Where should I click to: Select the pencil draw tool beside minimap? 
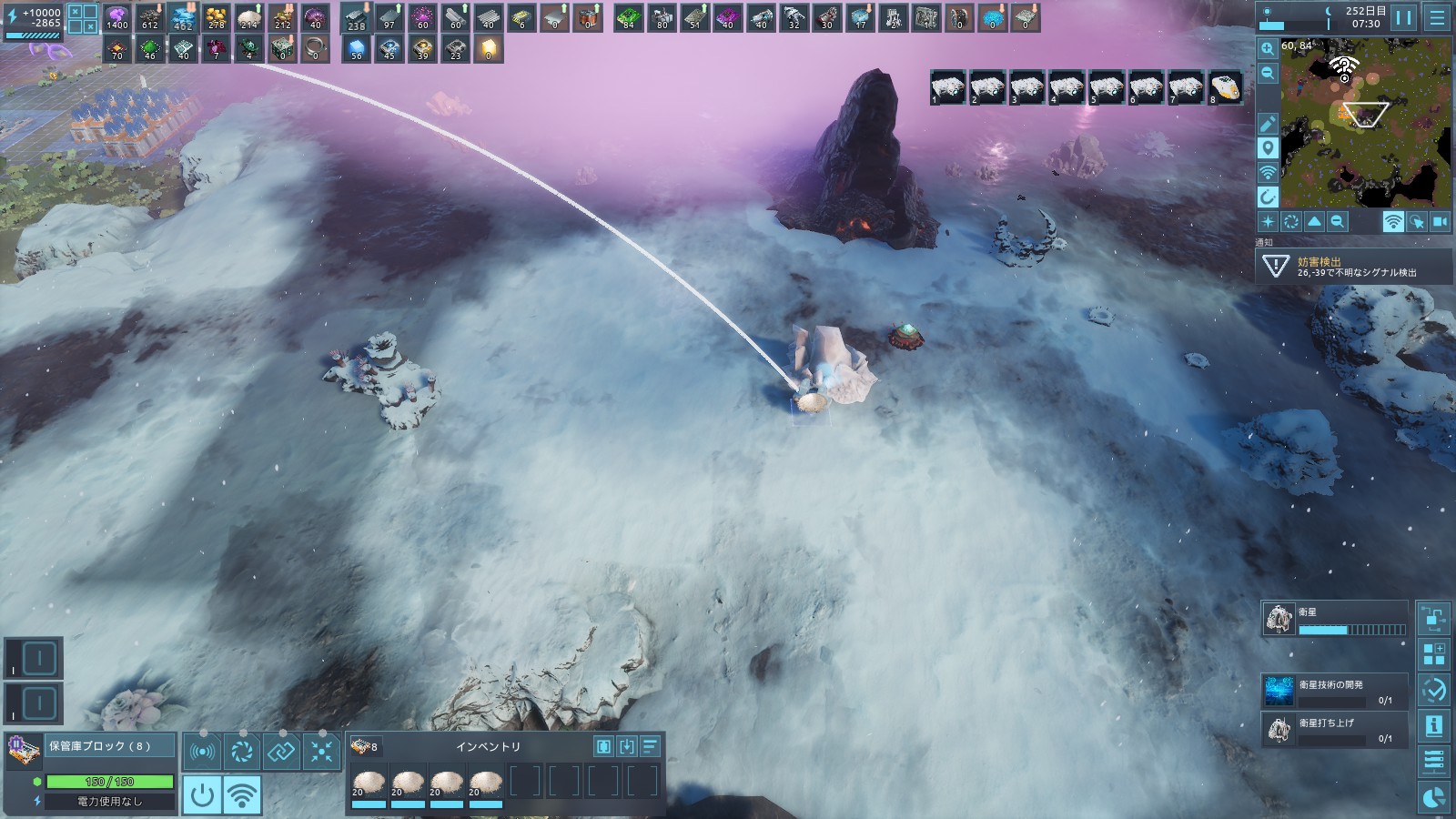[x=1268, y=124]
